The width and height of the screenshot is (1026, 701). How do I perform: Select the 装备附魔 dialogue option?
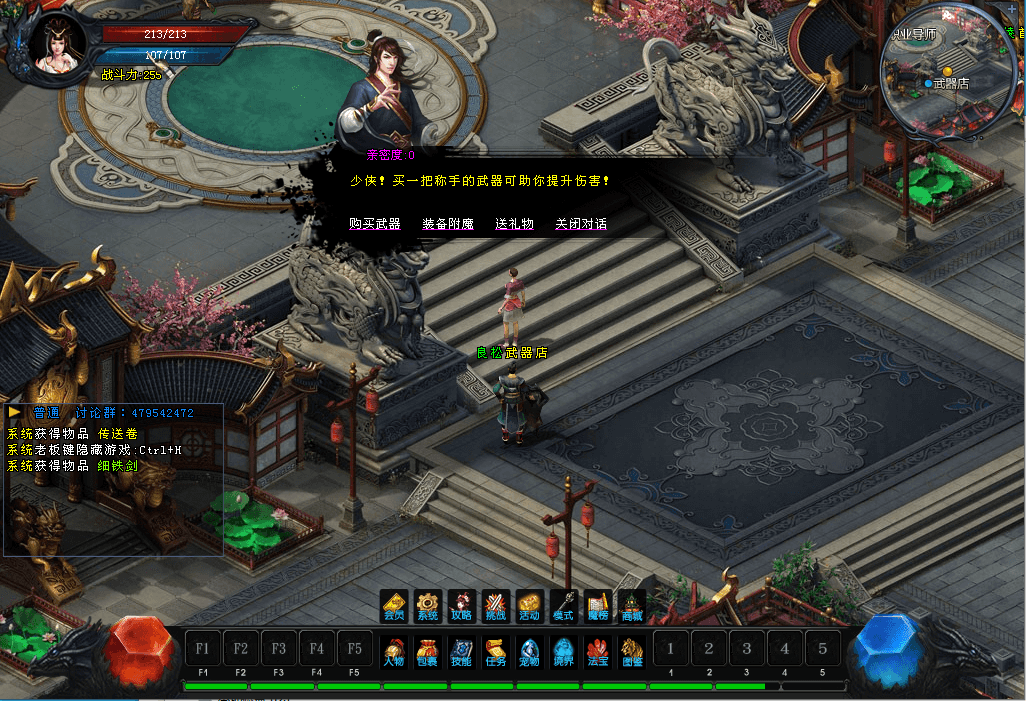[x=447, y=224]
